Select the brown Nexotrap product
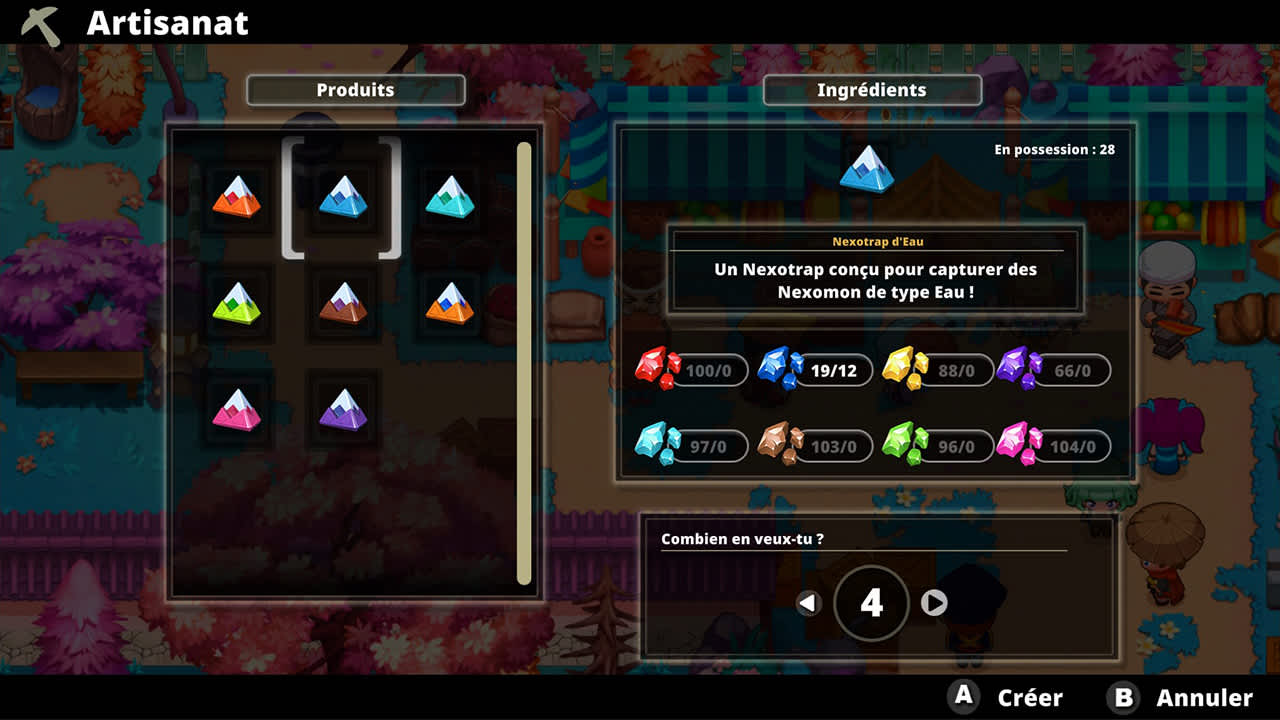This screenshot has width=1280, height=720. [x=342, y=305]
